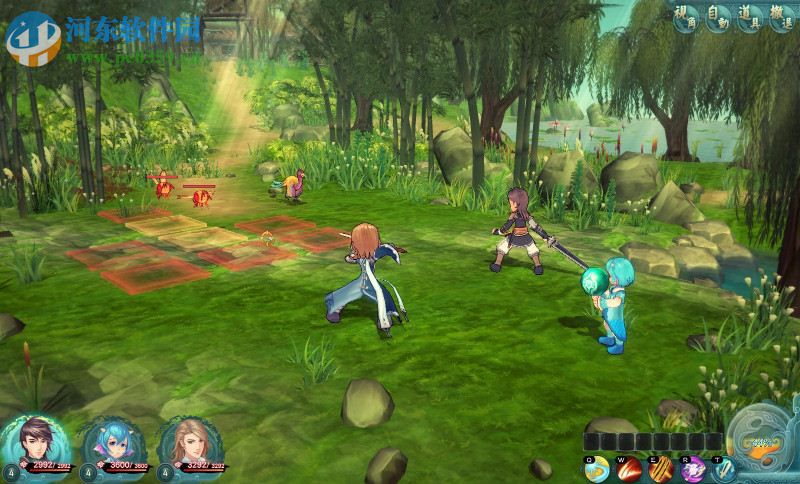This screenshot has height=484, width=800.
Task: Toggle the 自动 auto-battle button
Action: [717, 17]
